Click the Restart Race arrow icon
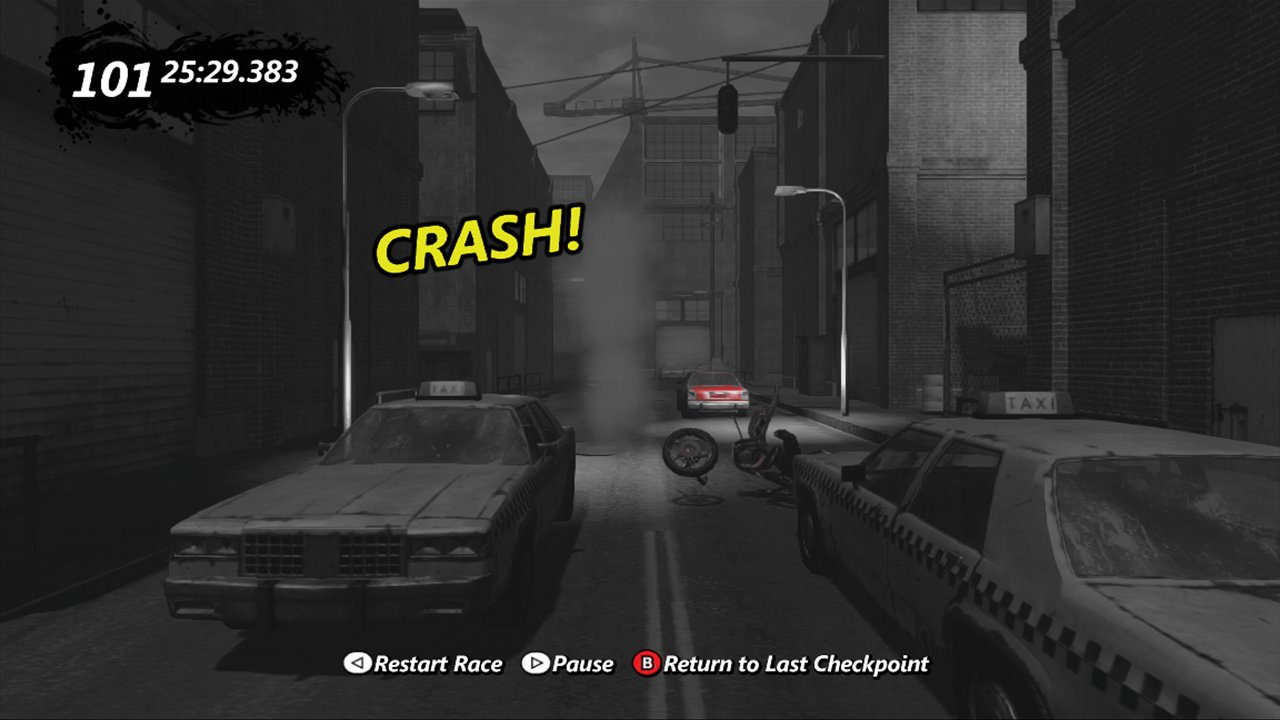The width and height of the screenshot is (1280, 720). tap(356, 663)
